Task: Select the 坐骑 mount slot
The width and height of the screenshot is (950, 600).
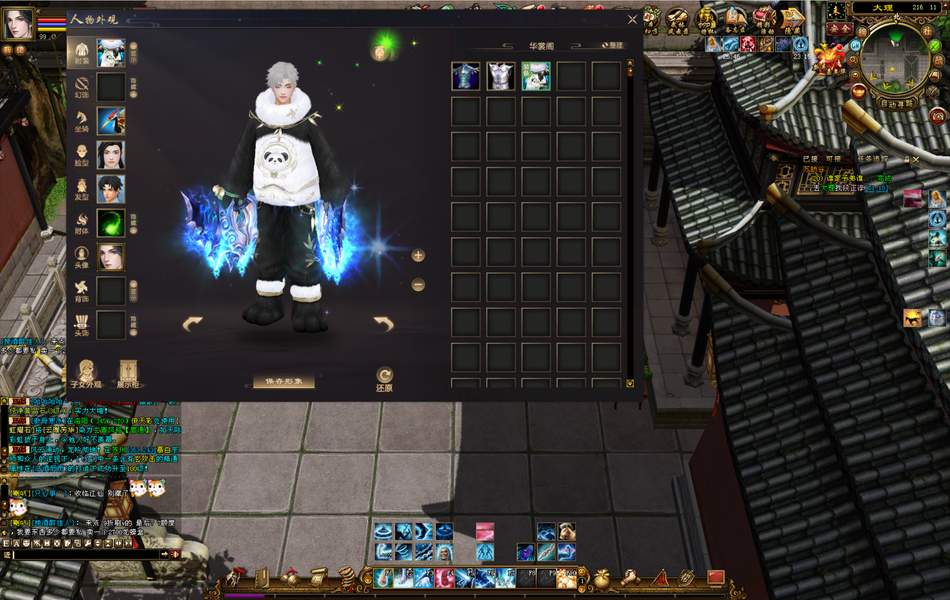Action: coord(111,121)
